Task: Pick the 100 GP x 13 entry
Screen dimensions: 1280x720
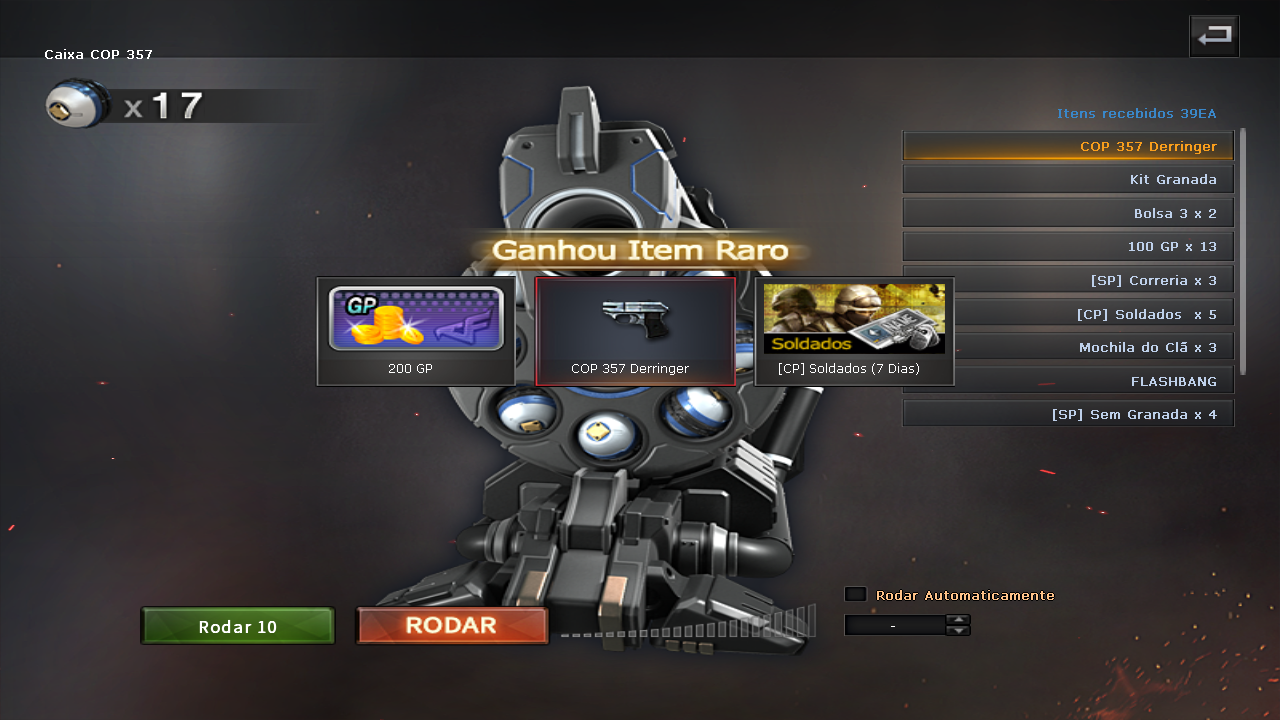Action: tap(1068, 247)
